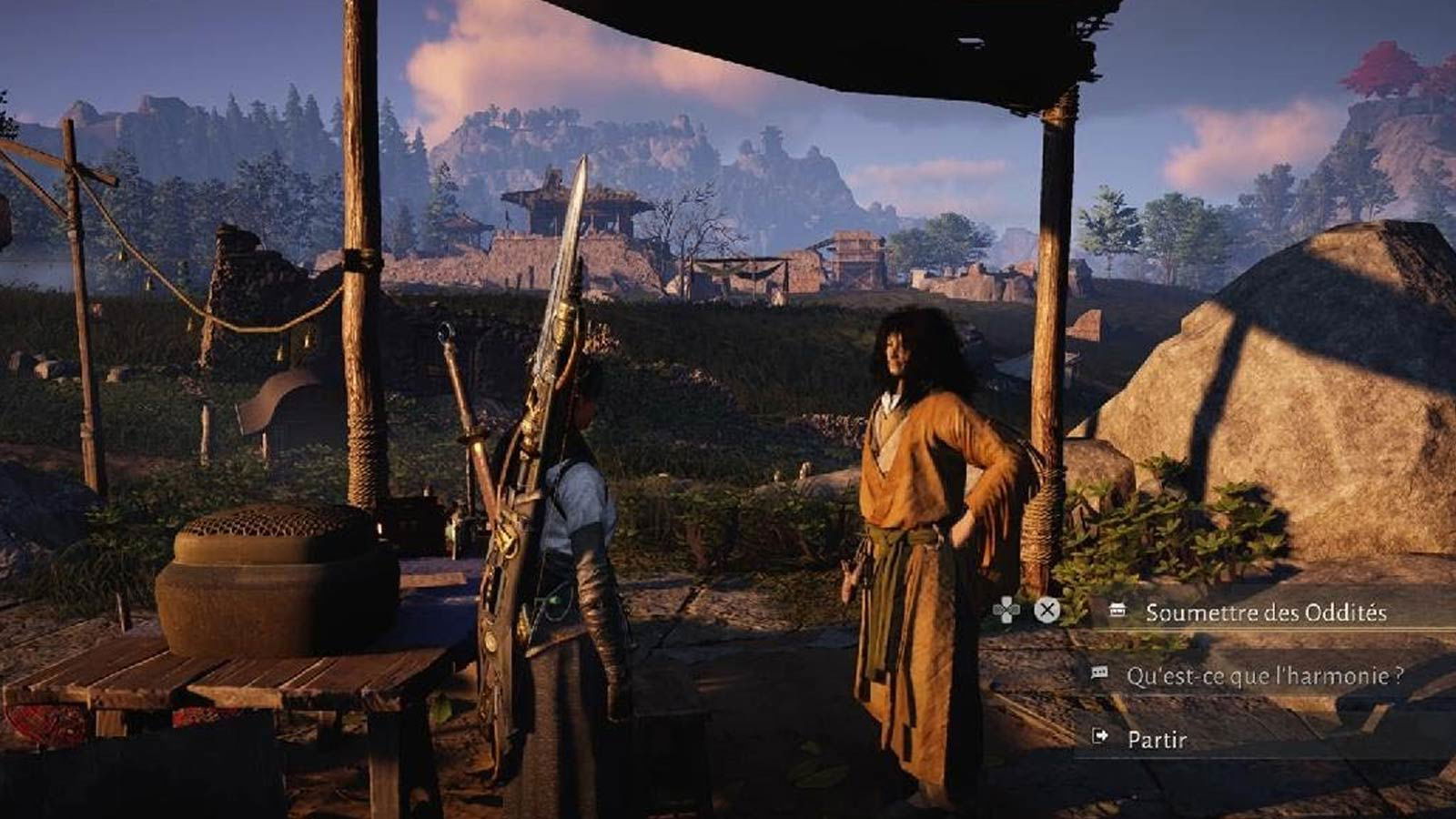The width and height of the screenshot is (1456, 819).
Task: Ask "Qu'est-ce que l'harmonie ?"
Action: pyautogui.click(x=1263, y=676)
